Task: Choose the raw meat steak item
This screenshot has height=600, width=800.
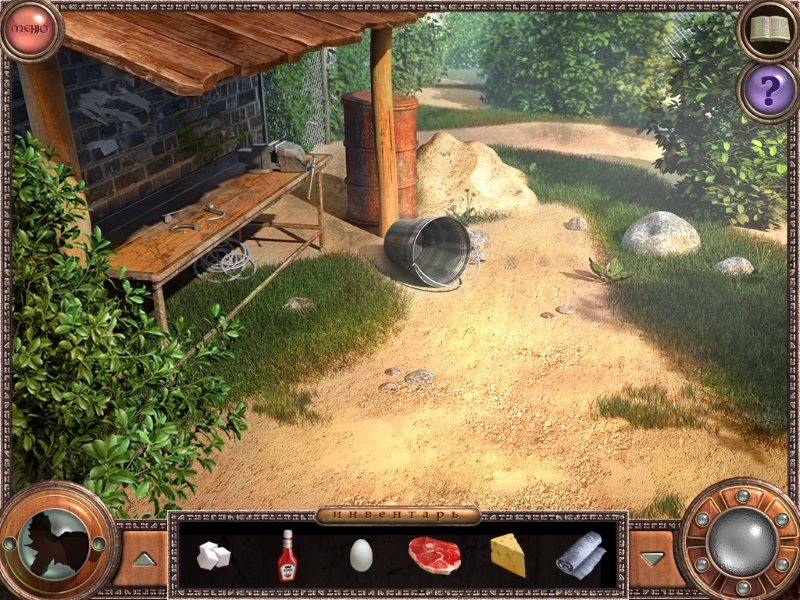Action: pyautogui.click(x=434, y=555)
